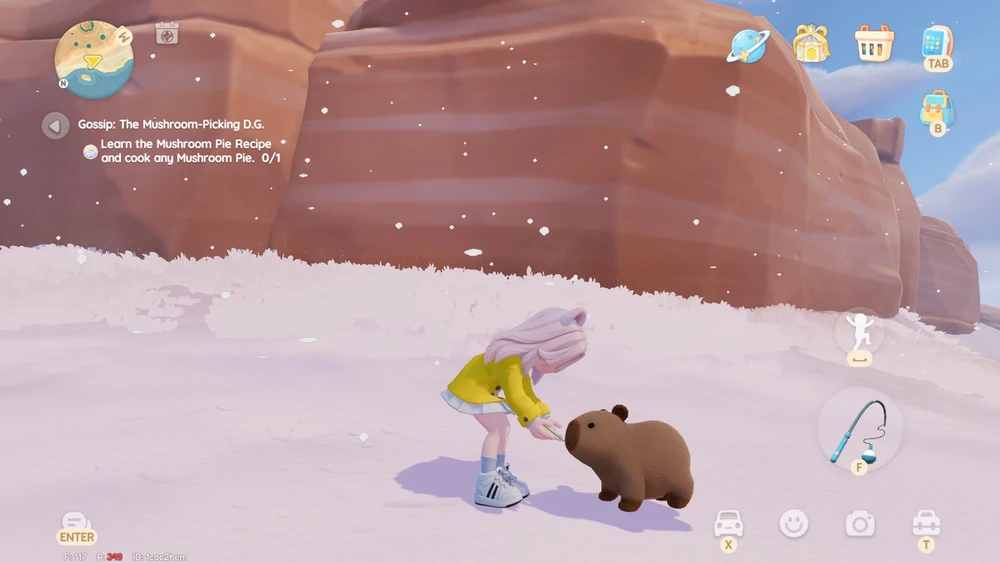
Task: Use the fishing rod tool button
Action: pos(859,430)
